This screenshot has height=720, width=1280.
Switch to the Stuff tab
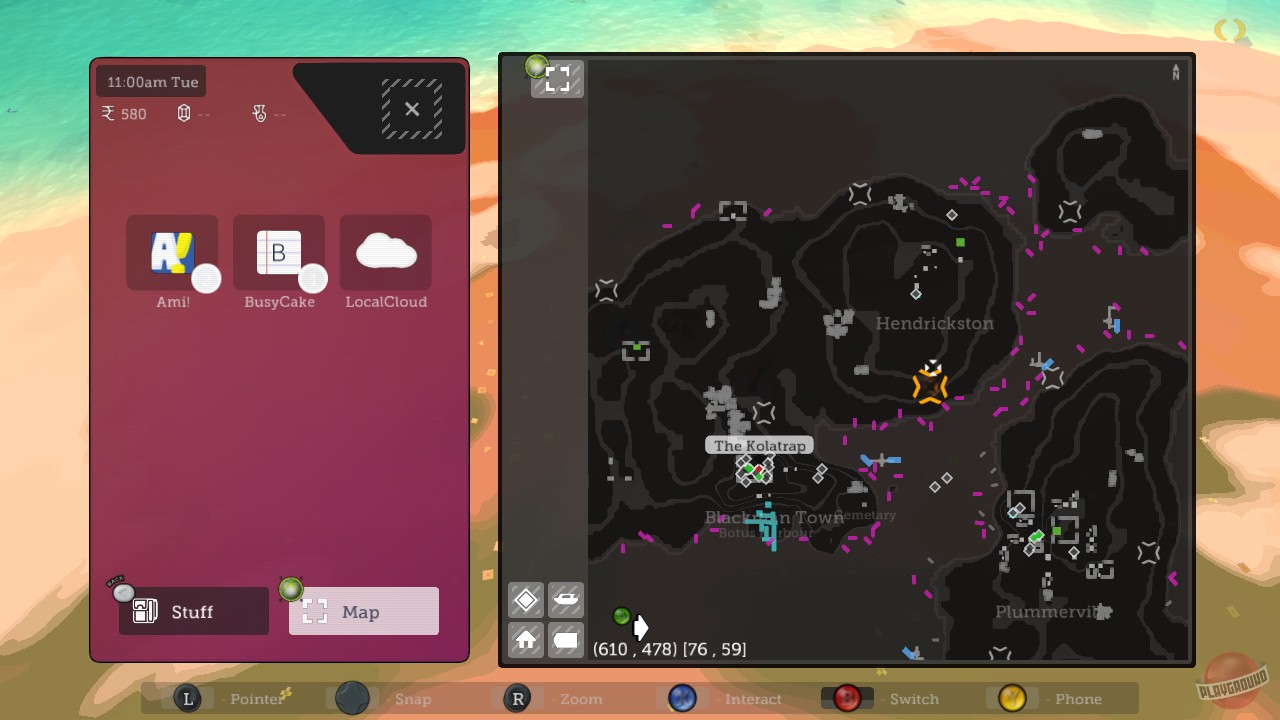click(192, 611)
